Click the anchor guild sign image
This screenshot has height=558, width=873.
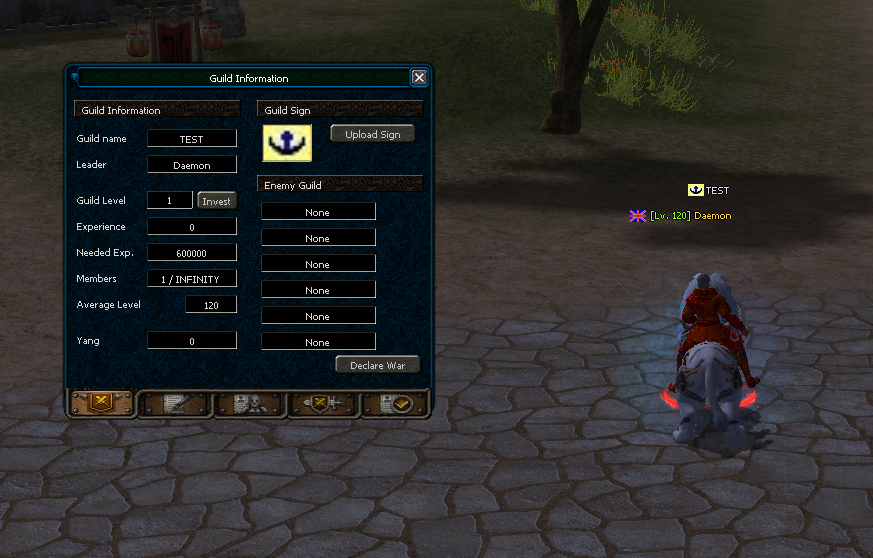[x=287, y=143]
